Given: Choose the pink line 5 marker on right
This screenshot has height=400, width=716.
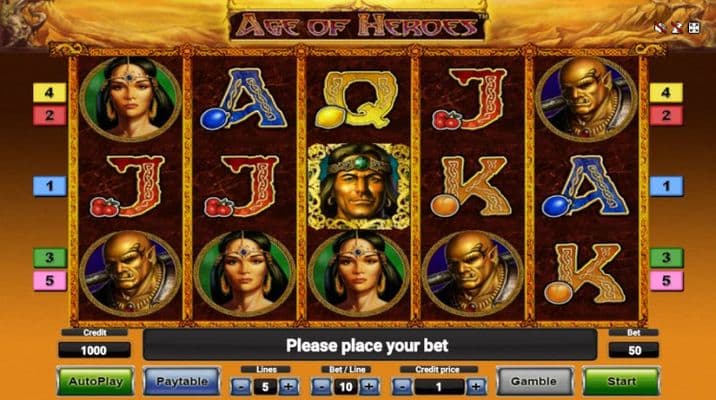Looking at the screenshot, I should pos(666,281).
